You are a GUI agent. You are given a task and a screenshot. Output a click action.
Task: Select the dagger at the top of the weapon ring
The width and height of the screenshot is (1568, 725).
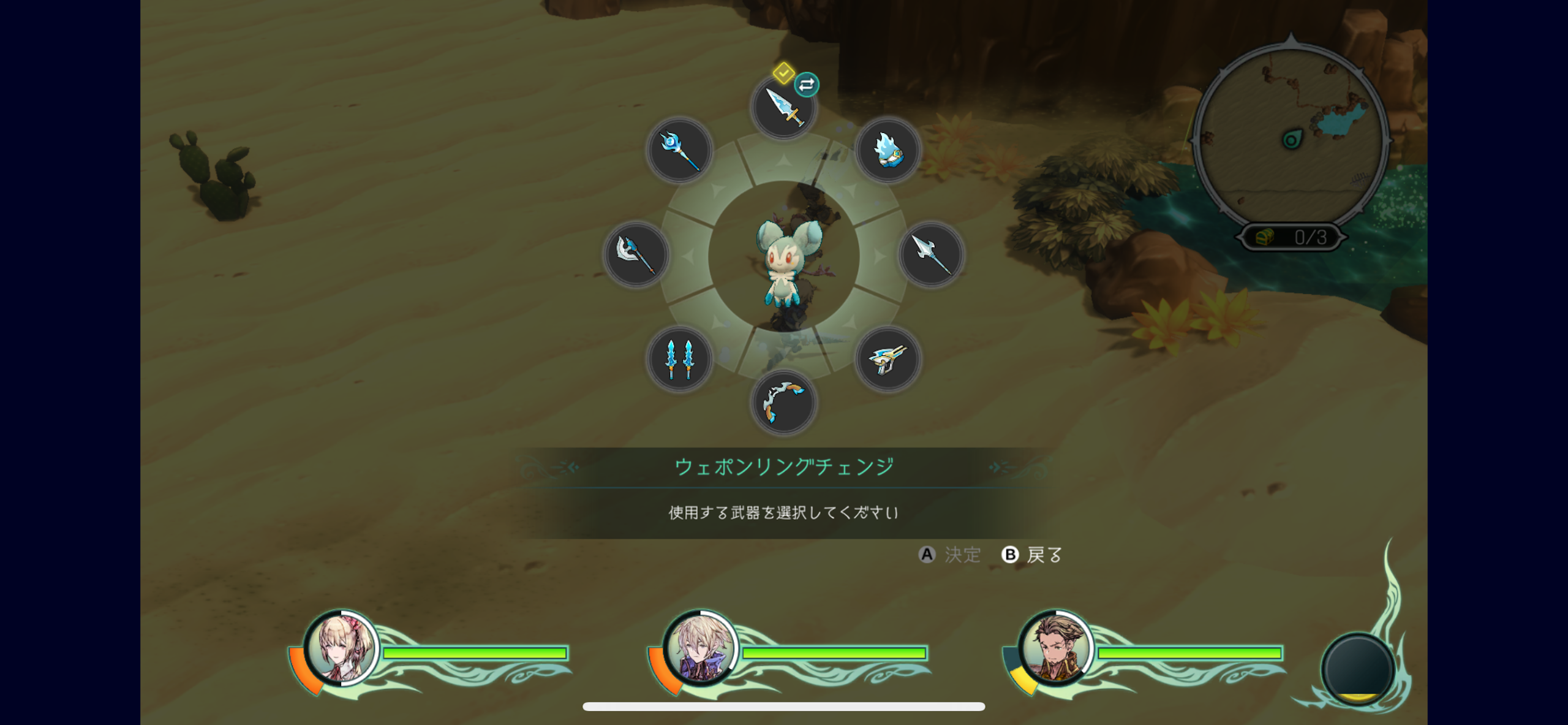[x=784, y=107]
